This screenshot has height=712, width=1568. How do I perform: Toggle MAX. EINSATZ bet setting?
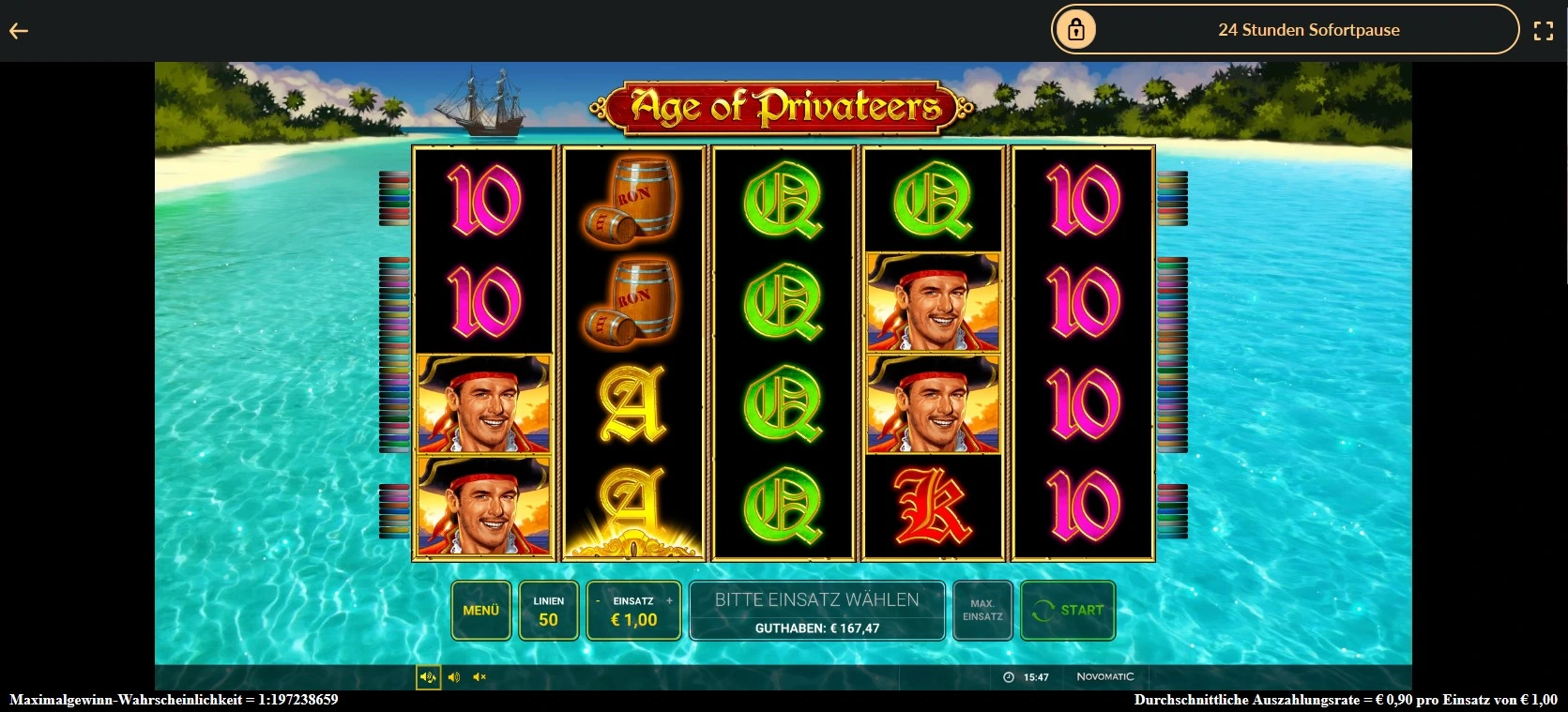point(982,611)
